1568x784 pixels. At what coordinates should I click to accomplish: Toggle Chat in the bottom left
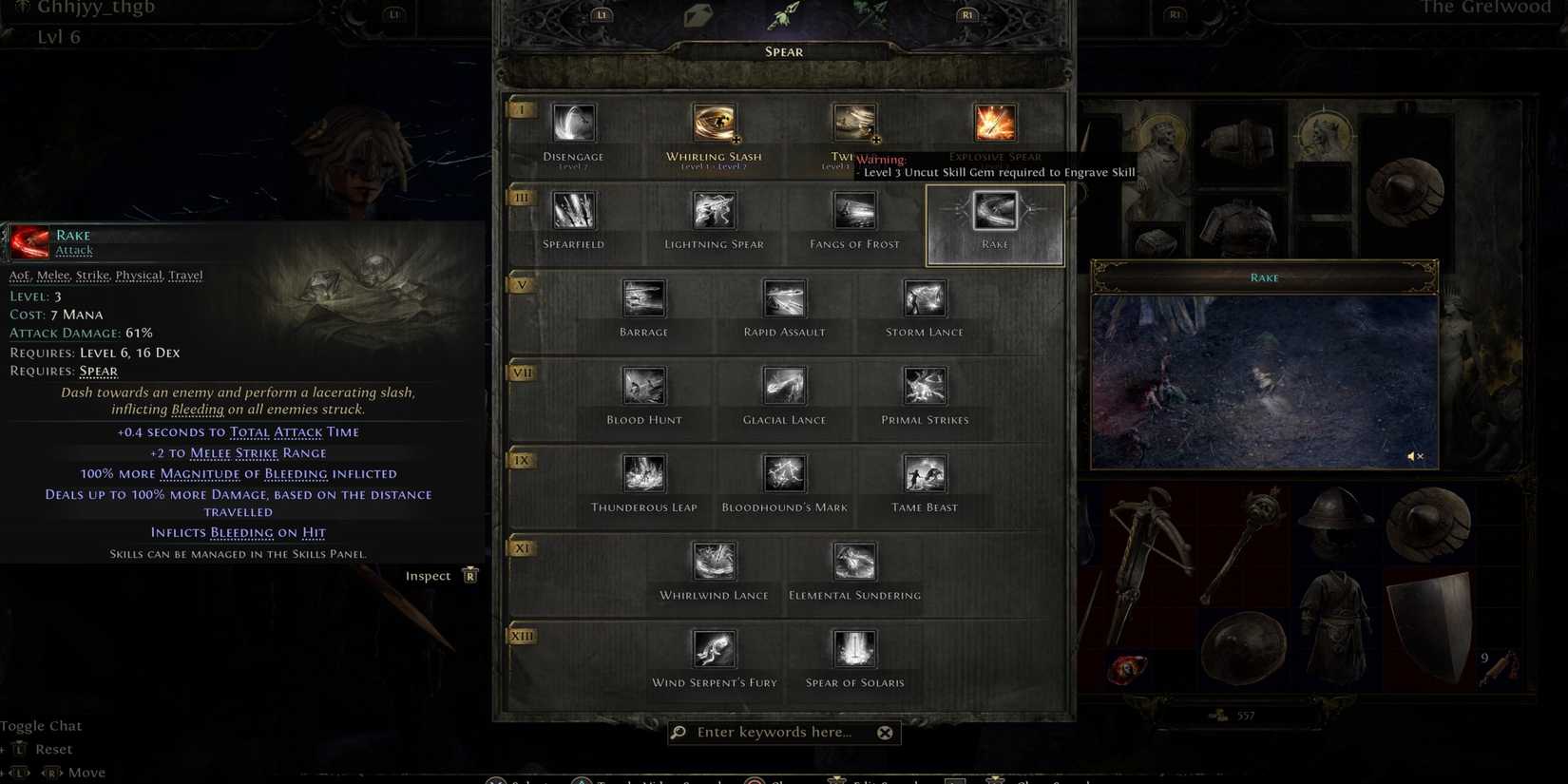click(43, 725)
